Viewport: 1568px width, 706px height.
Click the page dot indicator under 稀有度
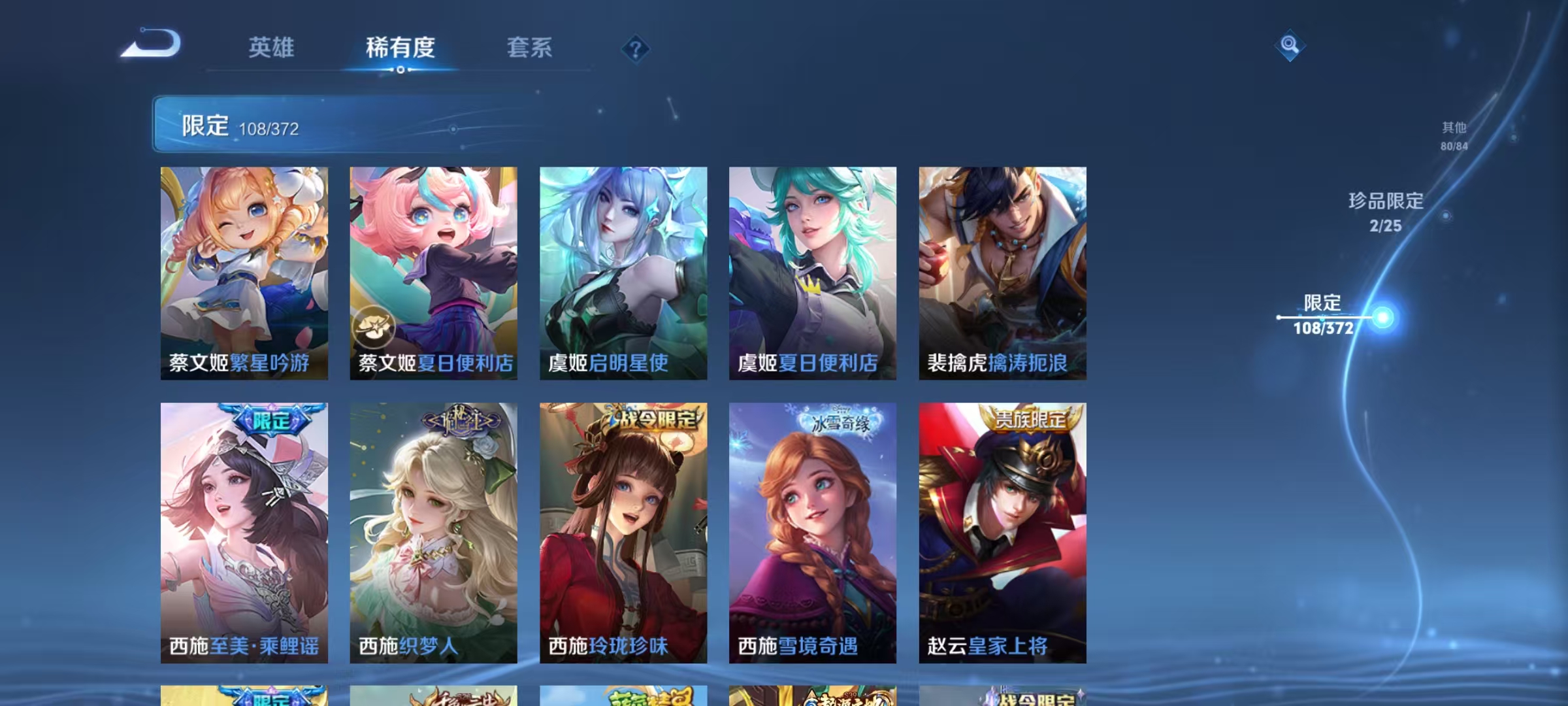[400, 69]
